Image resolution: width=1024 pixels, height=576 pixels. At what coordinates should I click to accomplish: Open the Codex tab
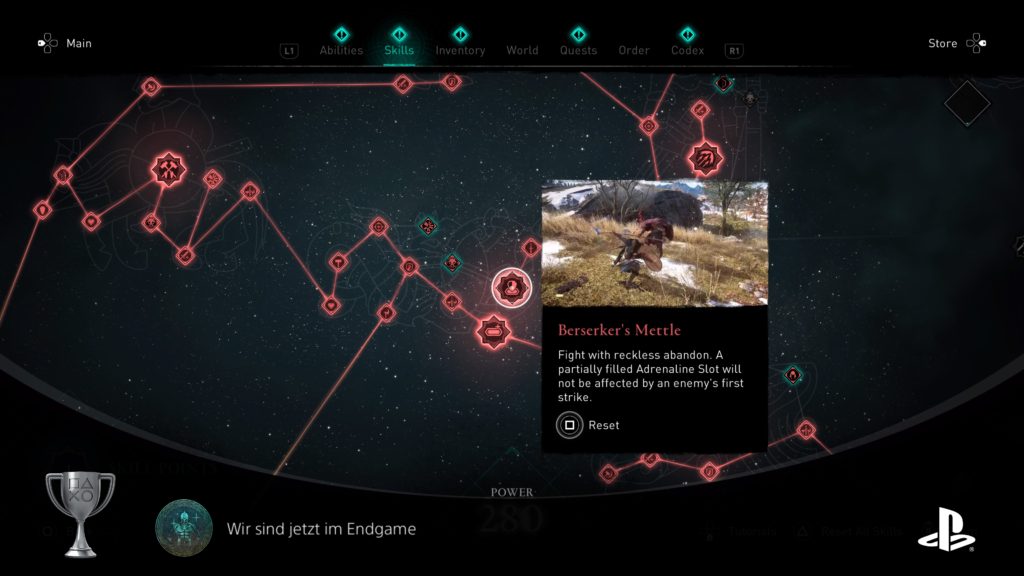[x=687, y=50]
